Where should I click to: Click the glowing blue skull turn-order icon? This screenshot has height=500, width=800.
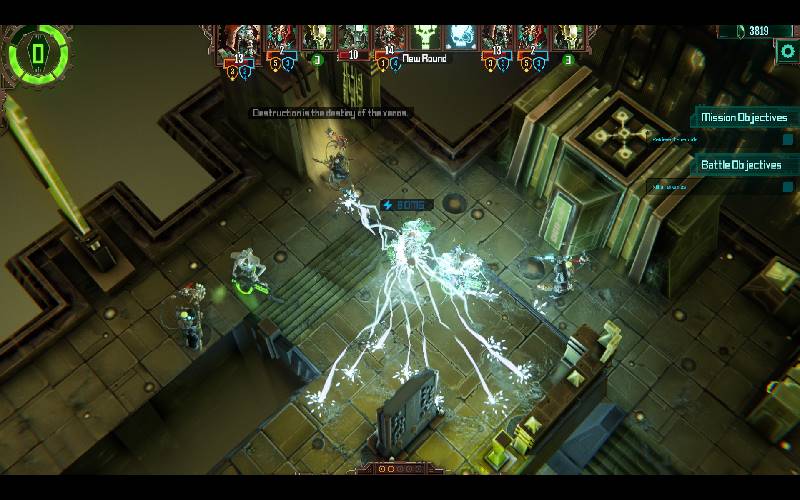click(x=459, y=38)
